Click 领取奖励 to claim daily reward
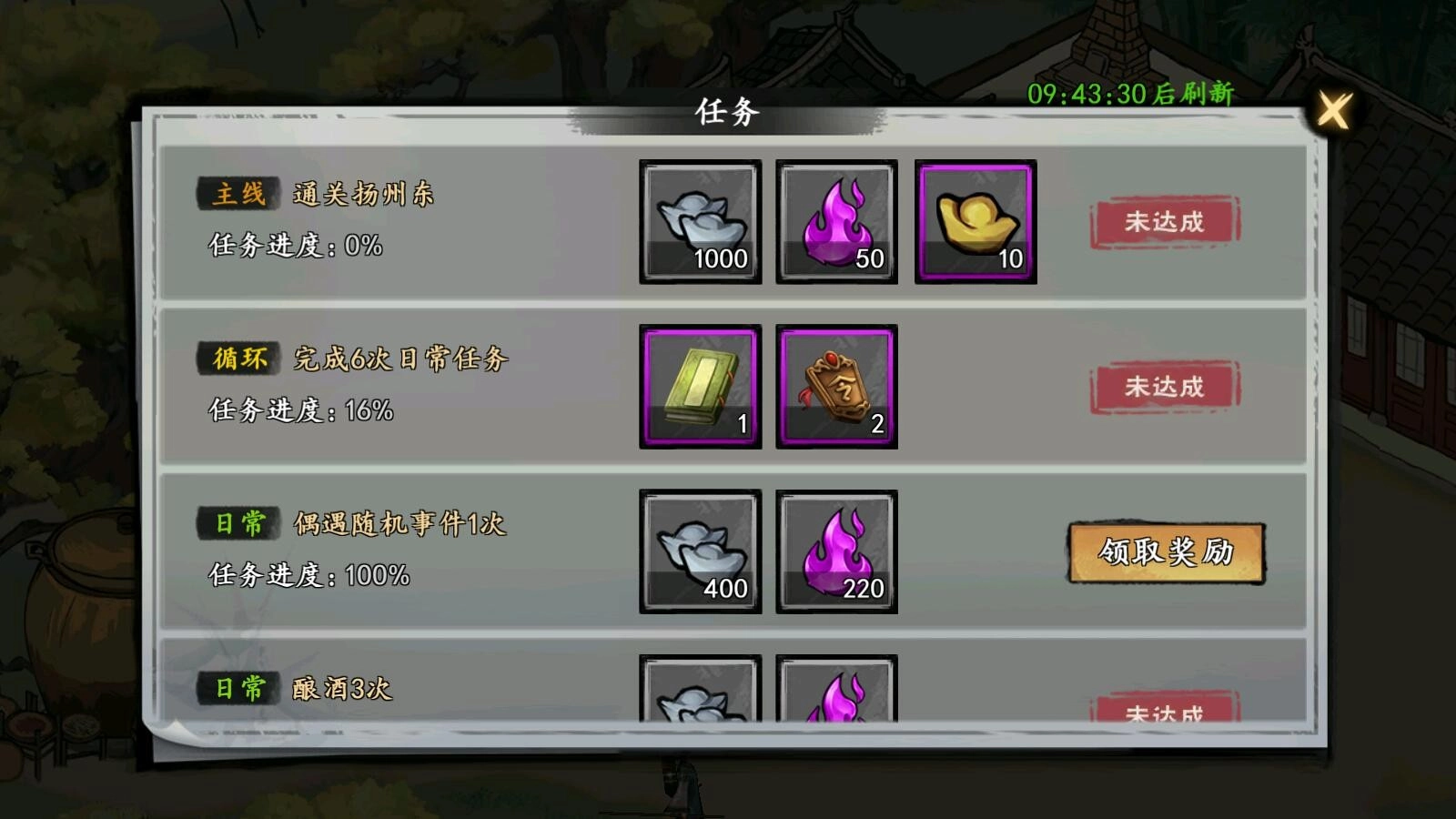The height and width of the screenshot is (819, 1456). [1167, 551]
